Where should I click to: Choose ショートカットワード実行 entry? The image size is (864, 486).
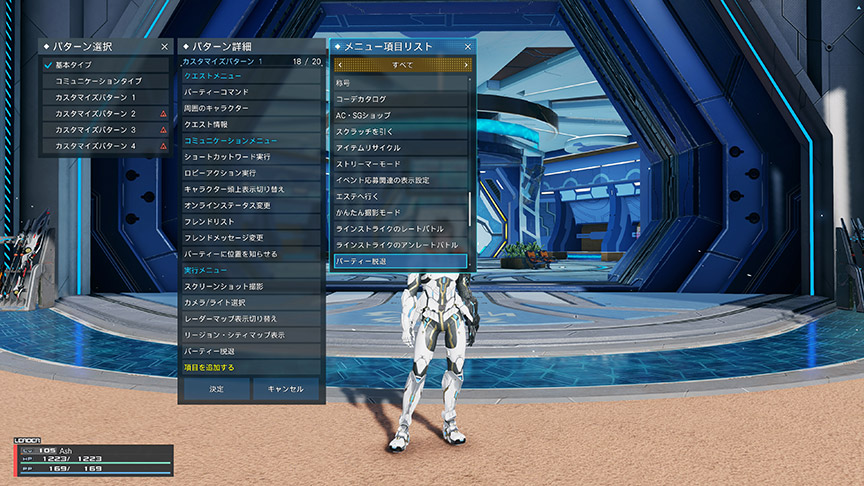(250, 157)
